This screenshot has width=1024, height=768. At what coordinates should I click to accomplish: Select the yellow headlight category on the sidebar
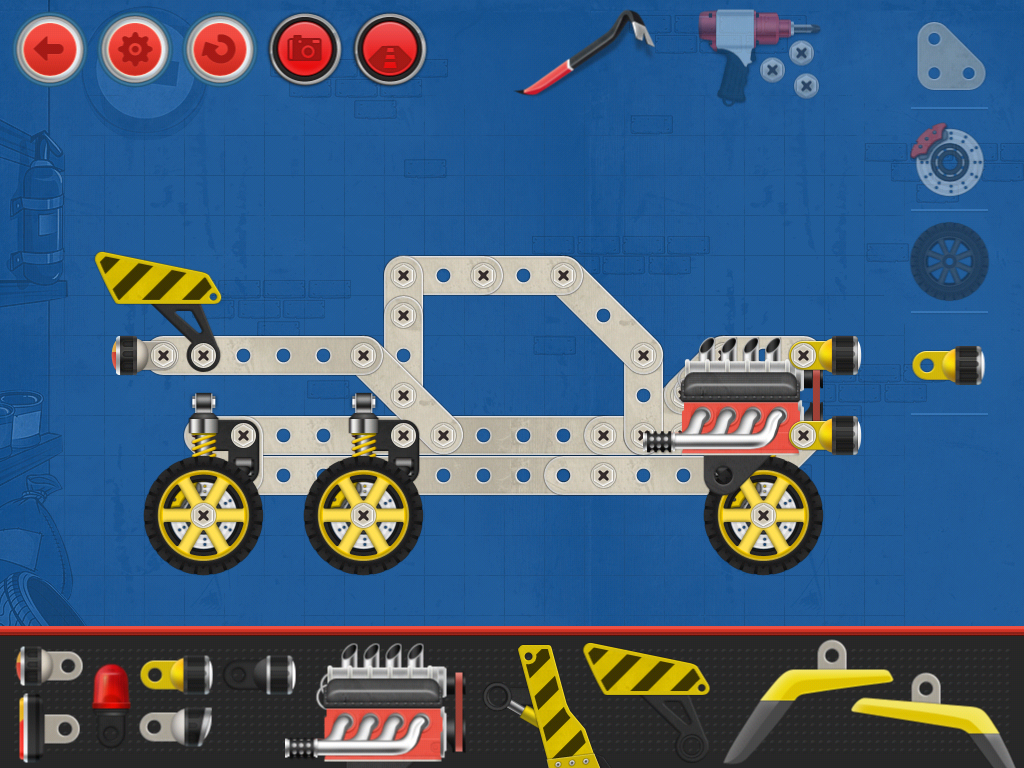(x=948, y=364)
